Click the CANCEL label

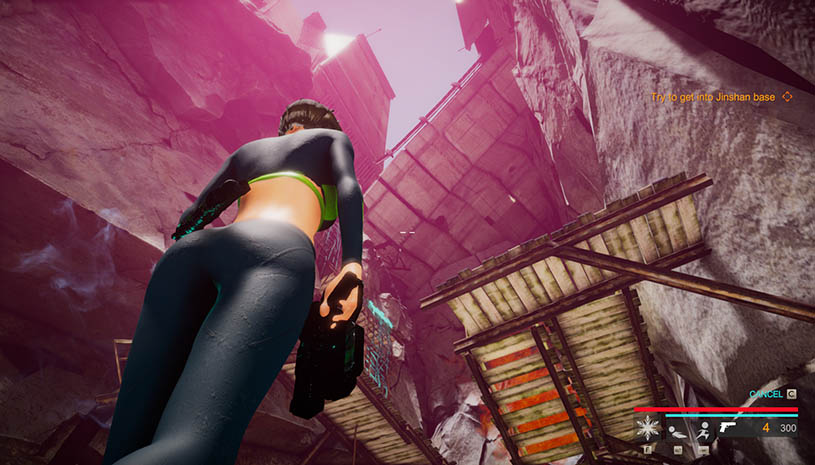coord(766,394)
